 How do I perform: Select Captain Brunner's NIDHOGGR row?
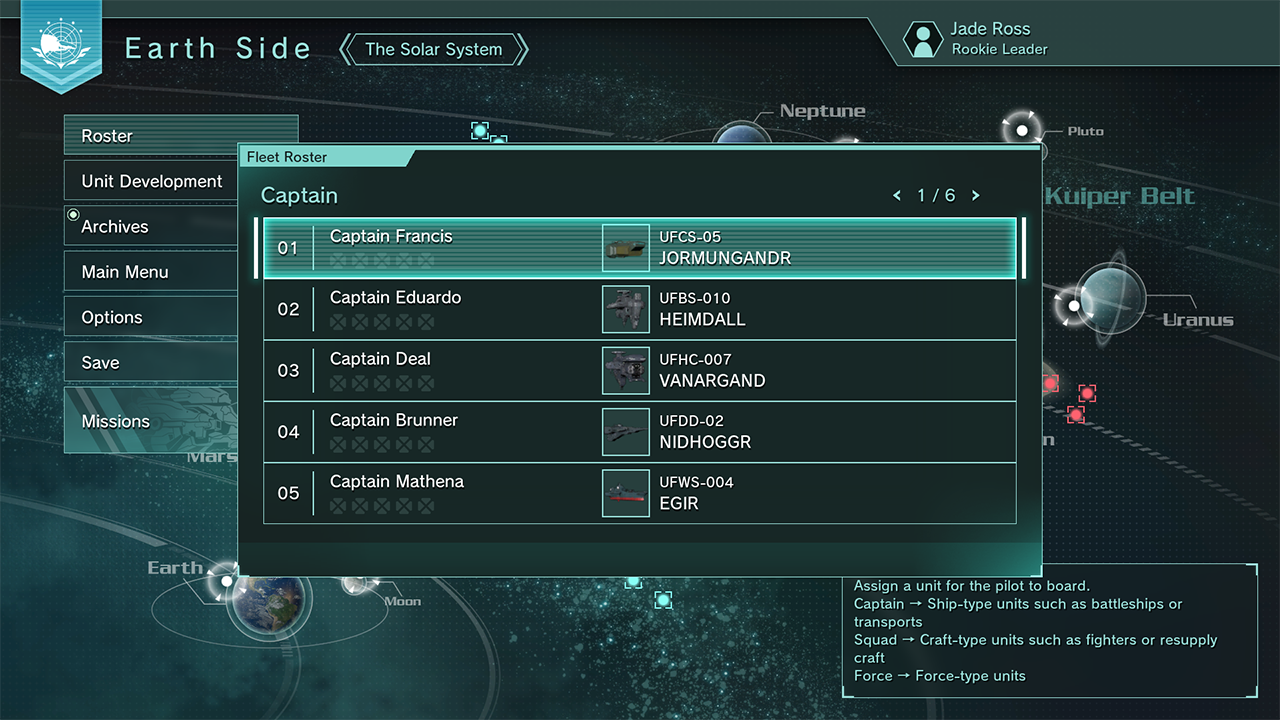pyautogui.click(x=640, y=431)
